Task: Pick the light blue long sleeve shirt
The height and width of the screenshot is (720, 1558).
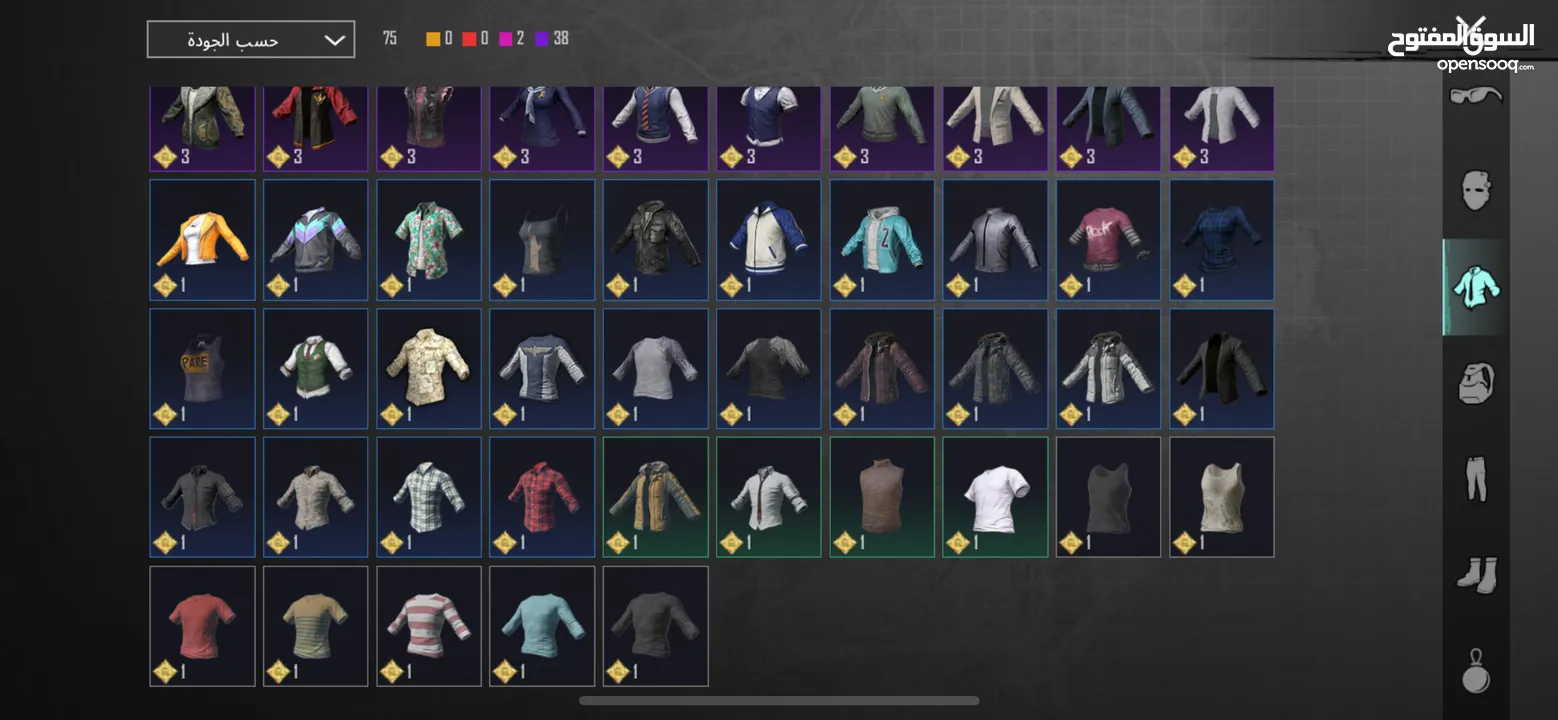Action: pos(542,625)
